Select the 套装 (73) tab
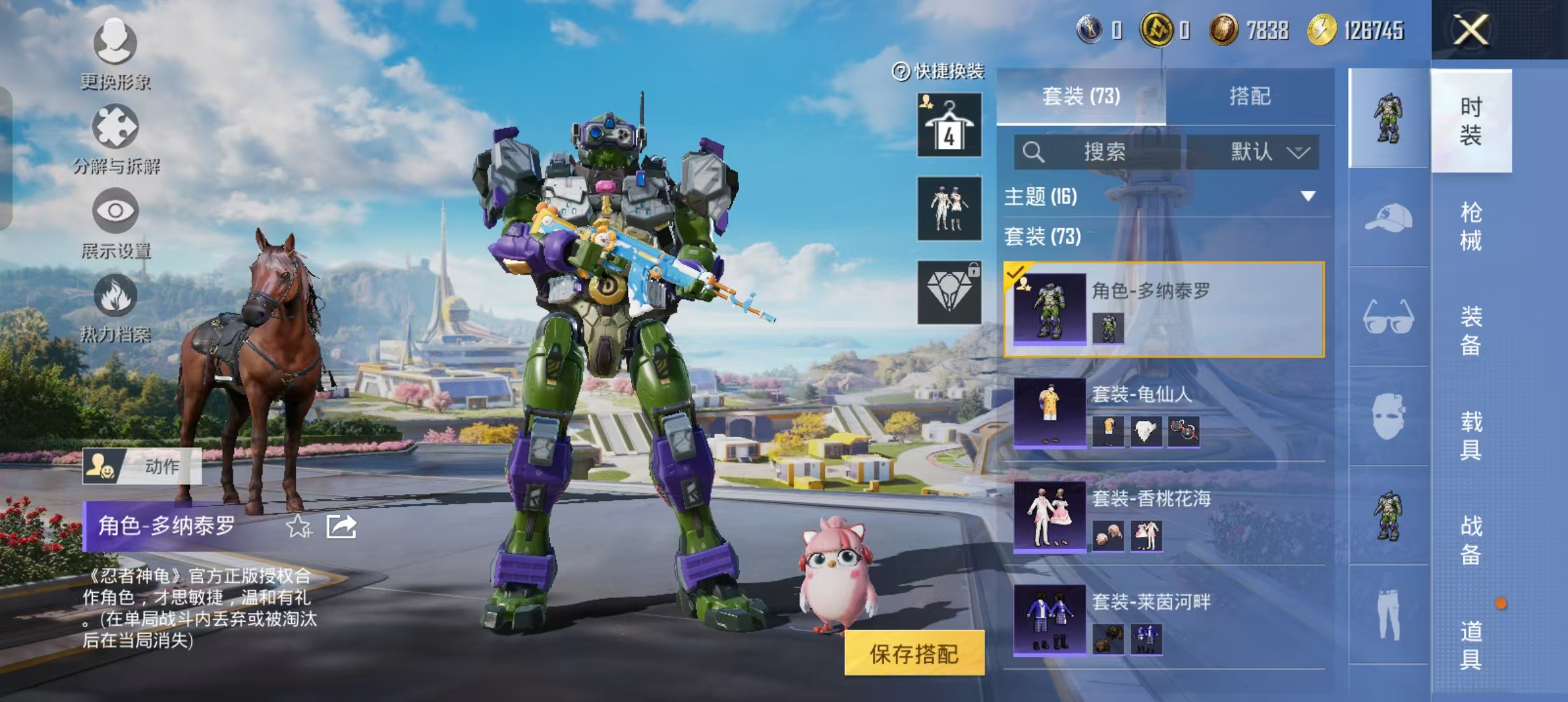The image size is (1568, 702). click(1081, 96)
